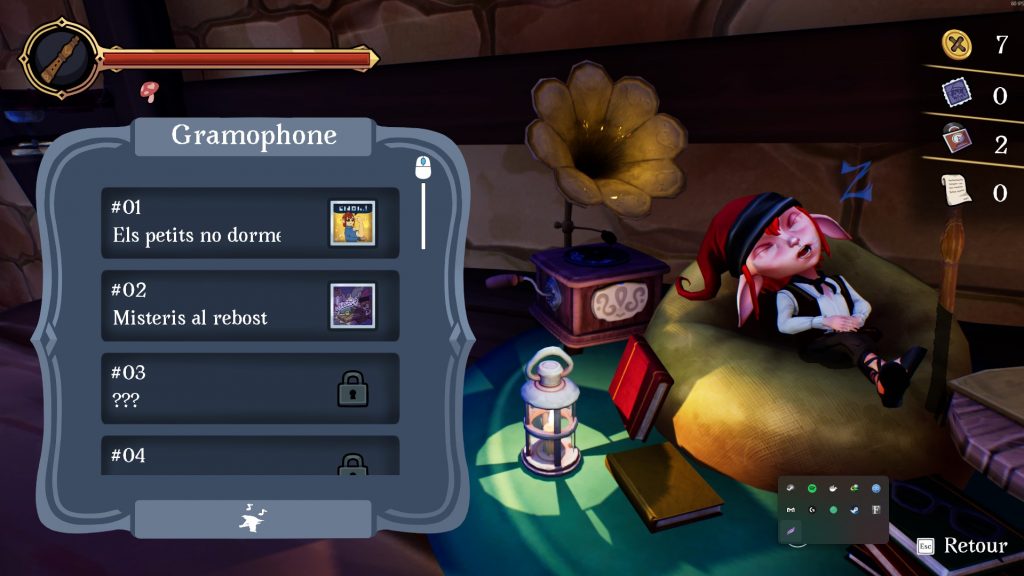Screen dimensions: 1024x576
Task: Open Steam from the system tray popup
Action: click(x=854, y=509)
